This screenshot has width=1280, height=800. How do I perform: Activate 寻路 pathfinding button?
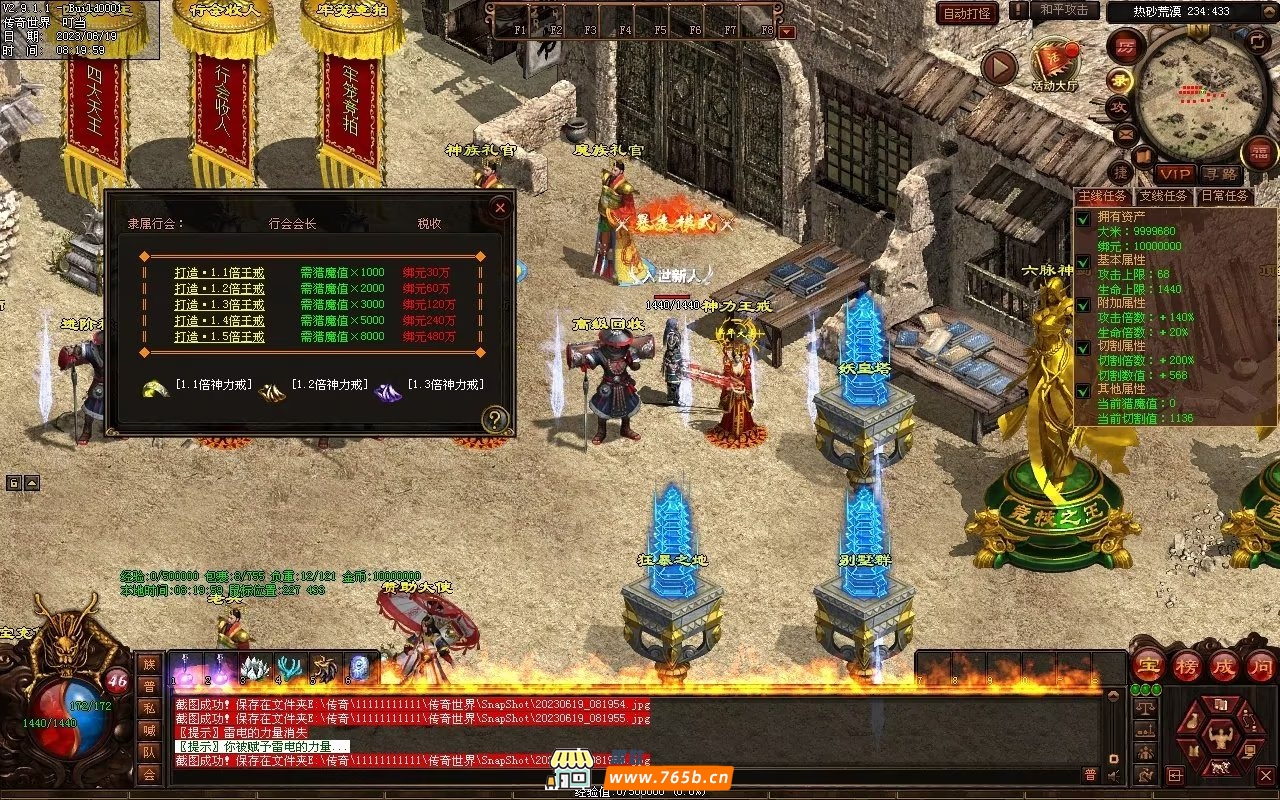(x=1219, y=174)
